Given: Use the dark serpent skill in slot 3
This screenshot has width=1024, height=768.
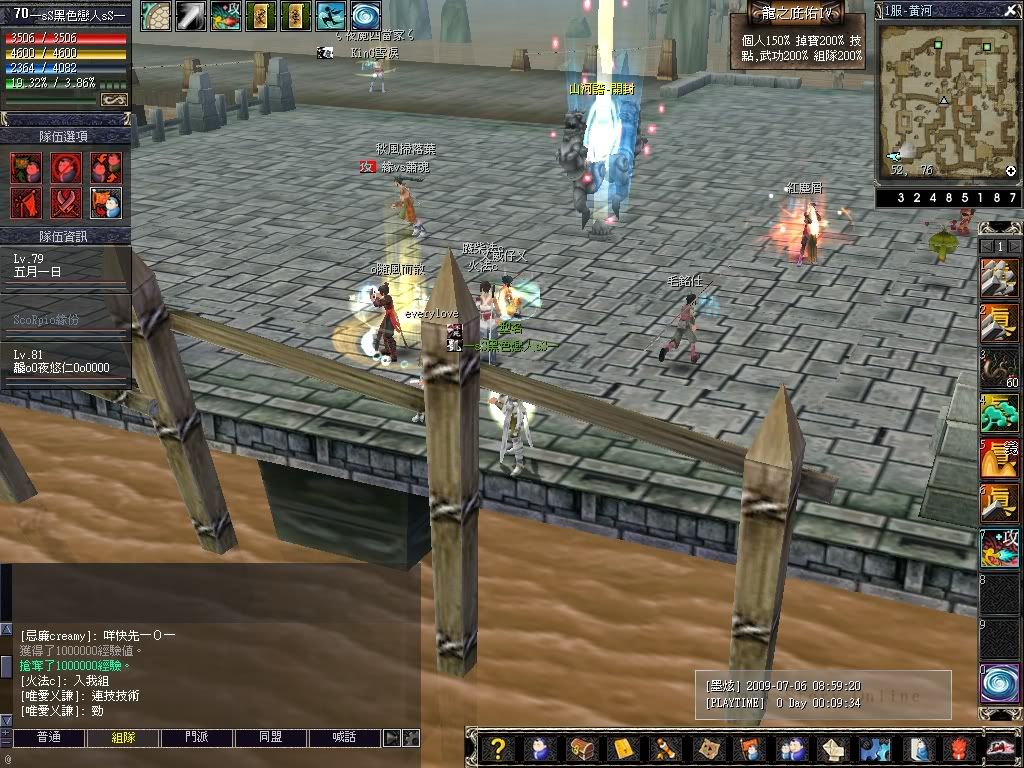Looking at the screenshot, I should (x=999, y=368).
